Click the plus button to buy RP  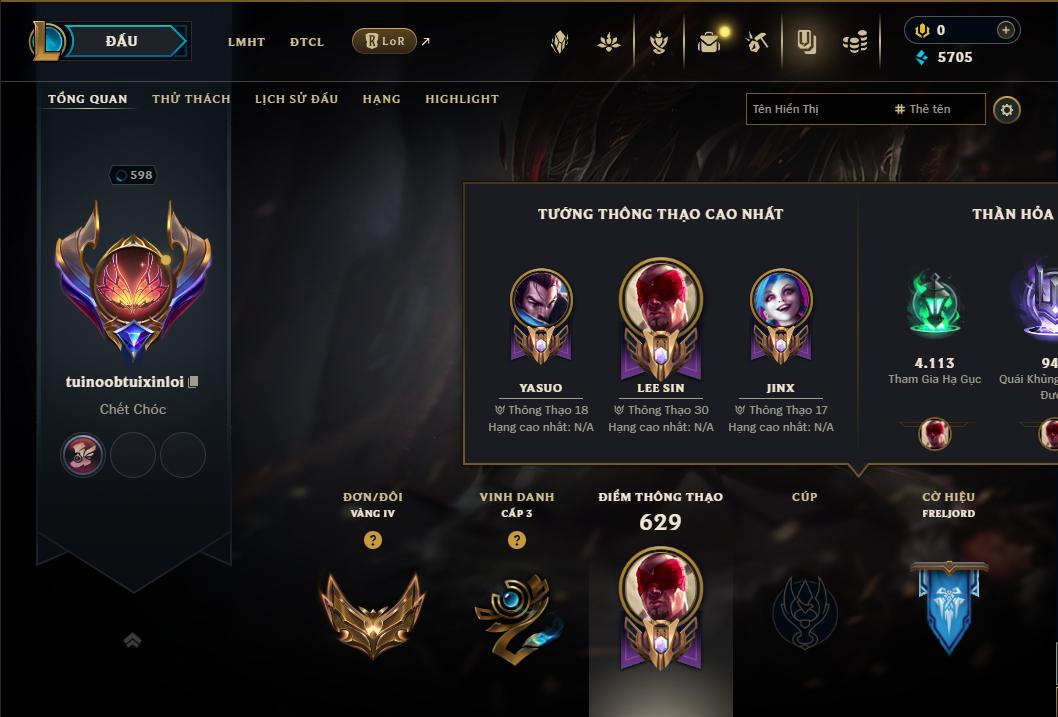(x=1005, y=30)
